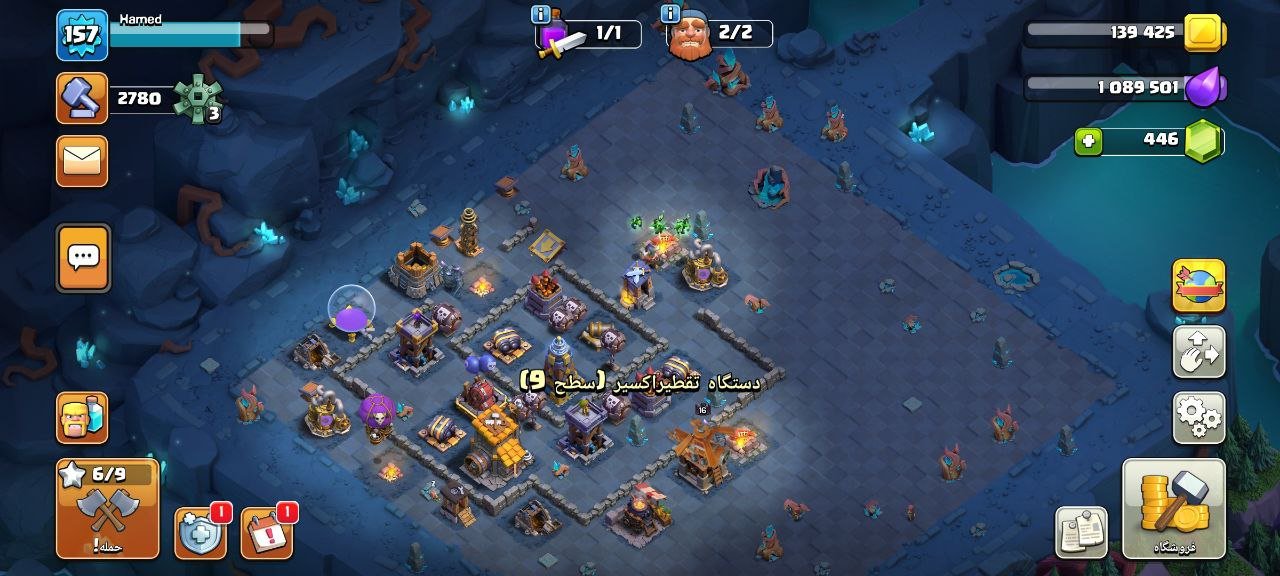The width and height of the screenshot is (1280, 576).
Task: Open the builder trophy ranking icon
Action: tap(82, 98)
